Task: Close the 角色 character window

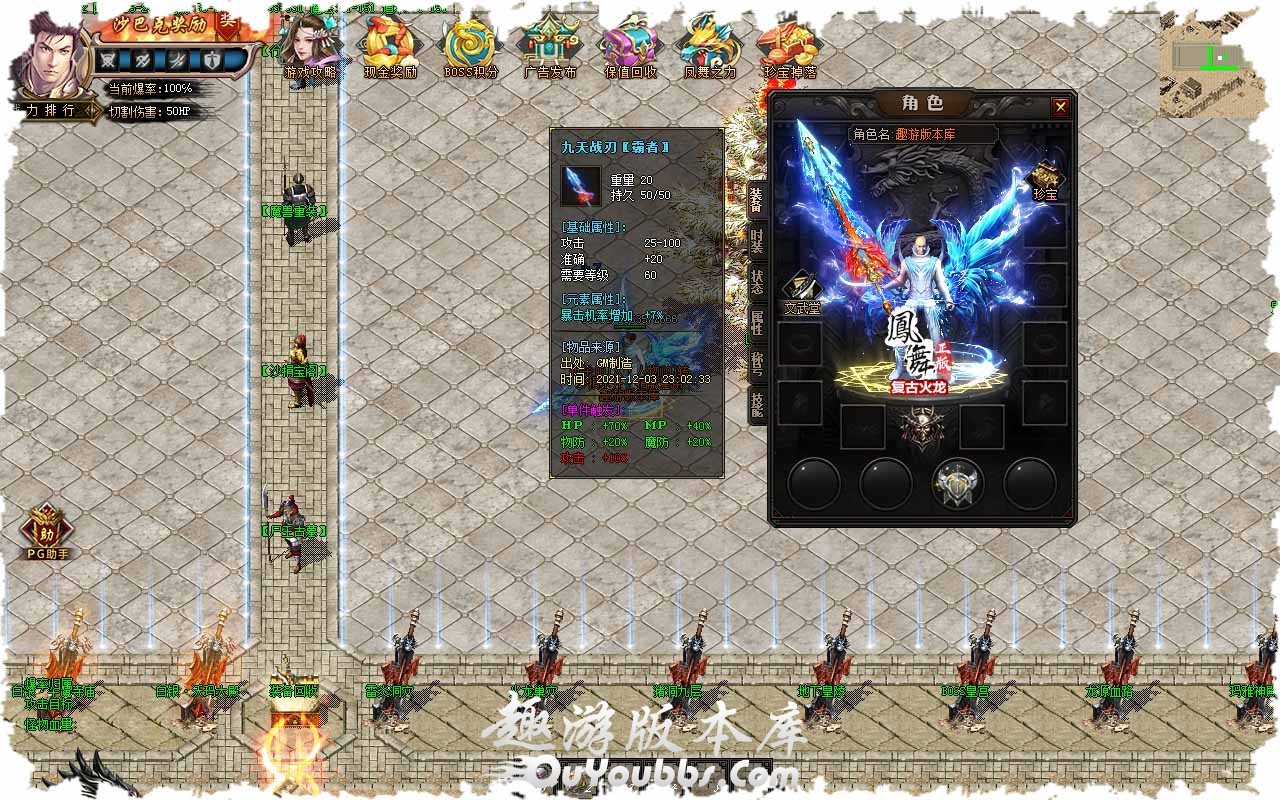Action: pyautogui.click(x=1060, y=107)
